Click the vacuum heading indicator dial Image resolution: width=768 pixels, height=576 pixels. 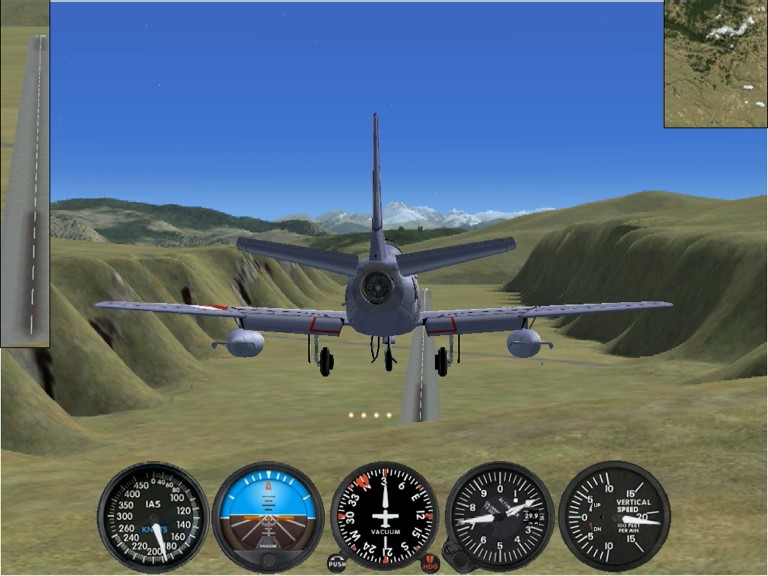384,514
